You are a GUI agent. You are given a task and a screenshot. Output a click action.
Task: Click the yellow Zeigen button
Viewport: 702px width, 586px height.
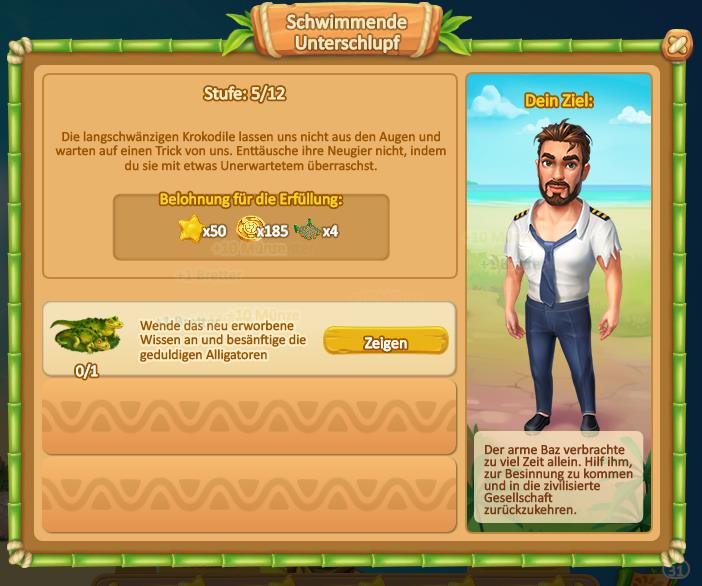point(385,342)
